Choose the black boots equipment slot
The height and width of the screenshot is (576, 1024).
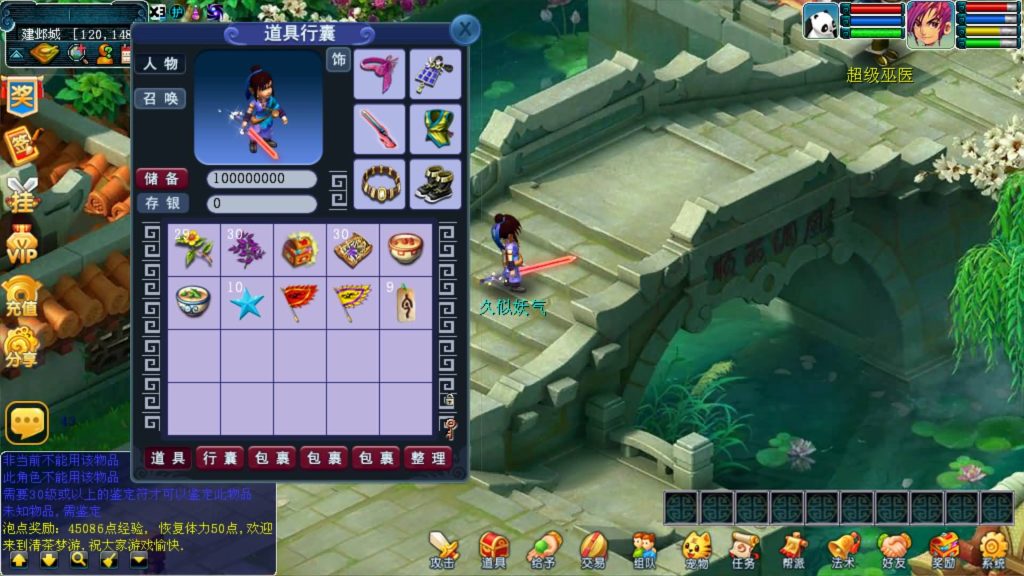[435, 184]
